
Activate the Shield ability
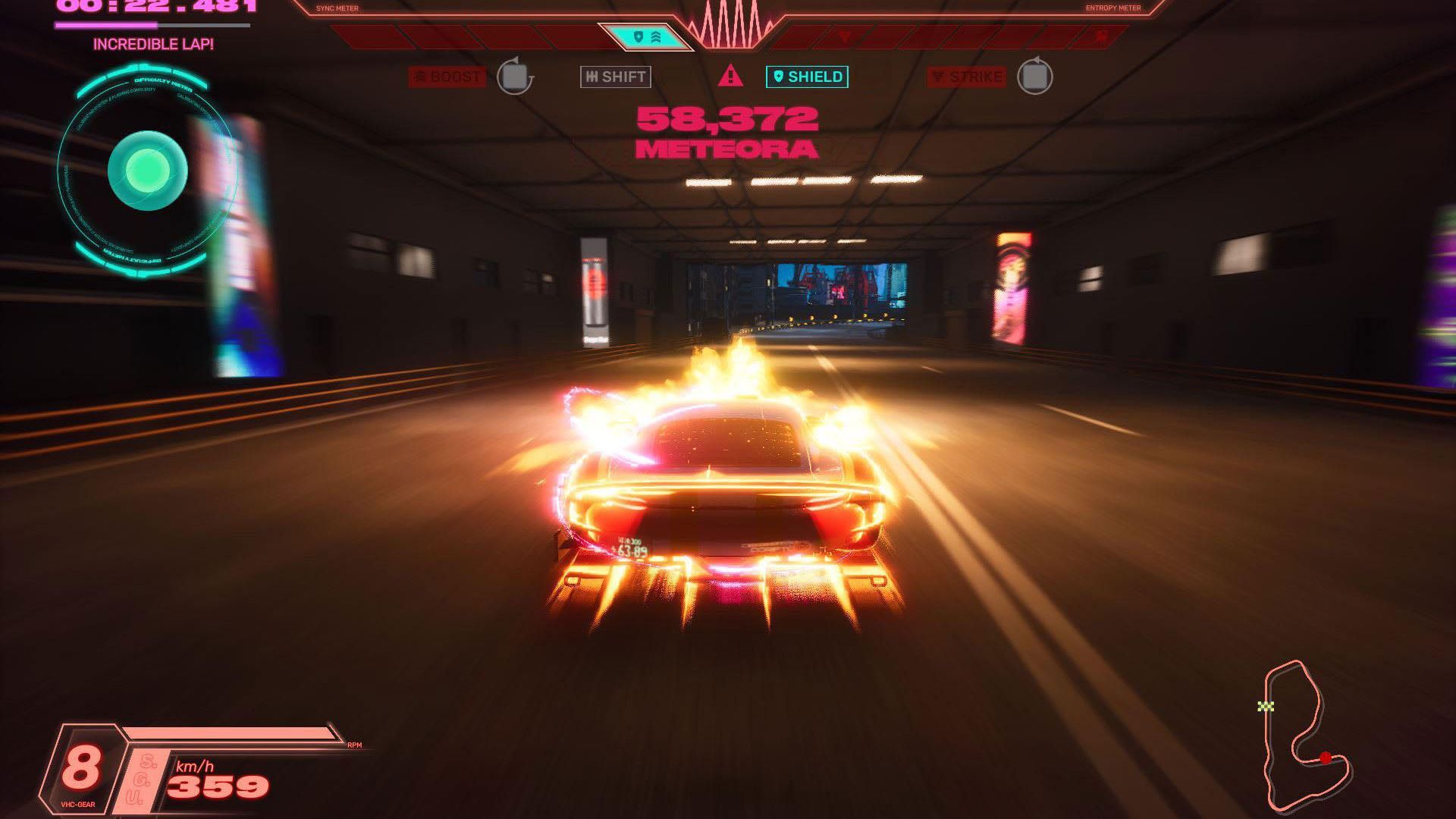[807, 77]
